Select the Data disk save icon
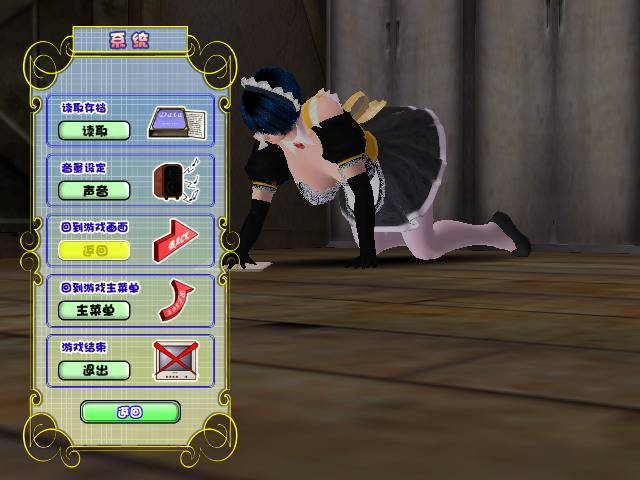This screenshot has width=640, height=480. click(176, 123)
